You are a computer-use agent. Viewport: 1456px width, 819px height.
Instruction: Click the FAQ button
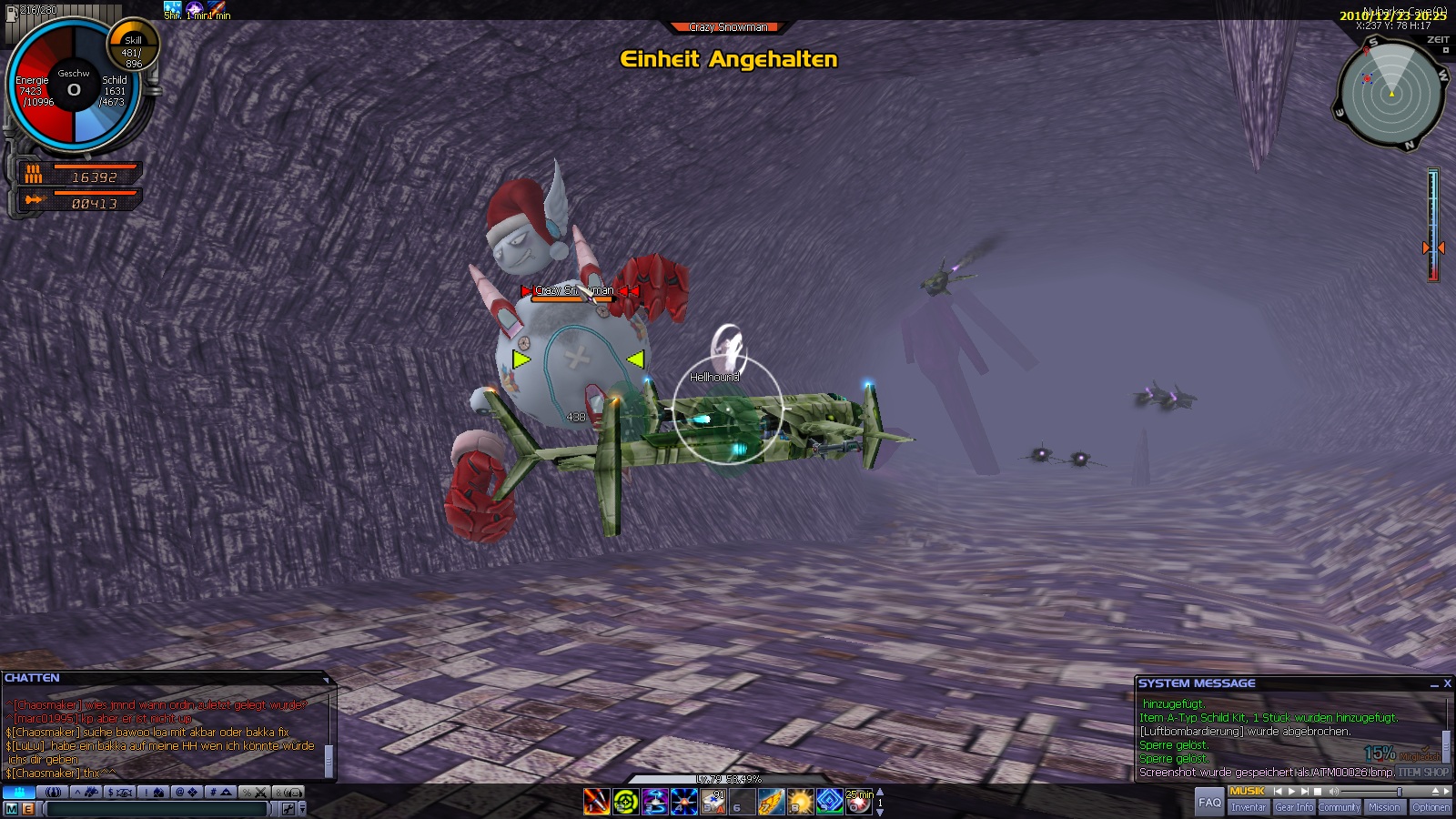tap(1209, 802)
